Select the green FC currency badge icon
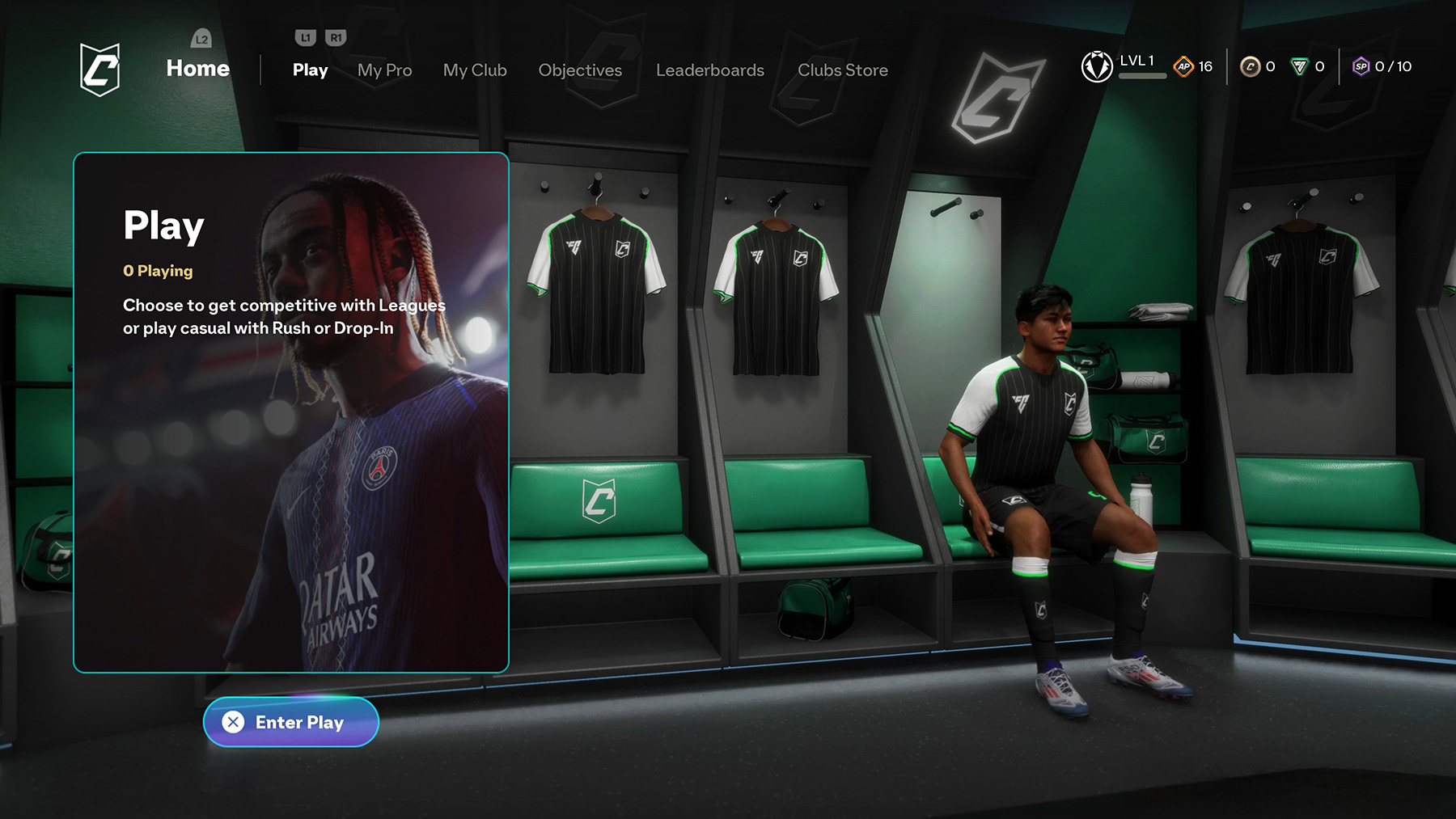The width and height of the screenshot is (1456, 819). pos(1300,68)
